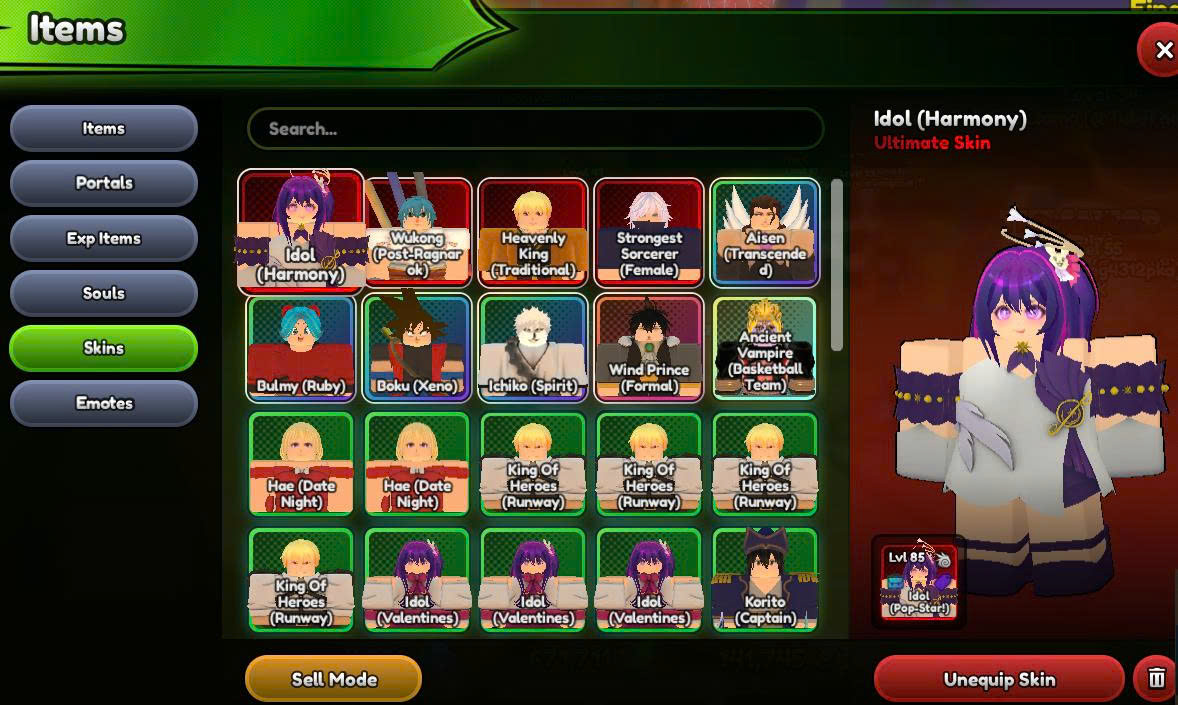Select the Korito (Captain) skin
The height and width of the screenshot is (705, 1178).
pos(765,580)
